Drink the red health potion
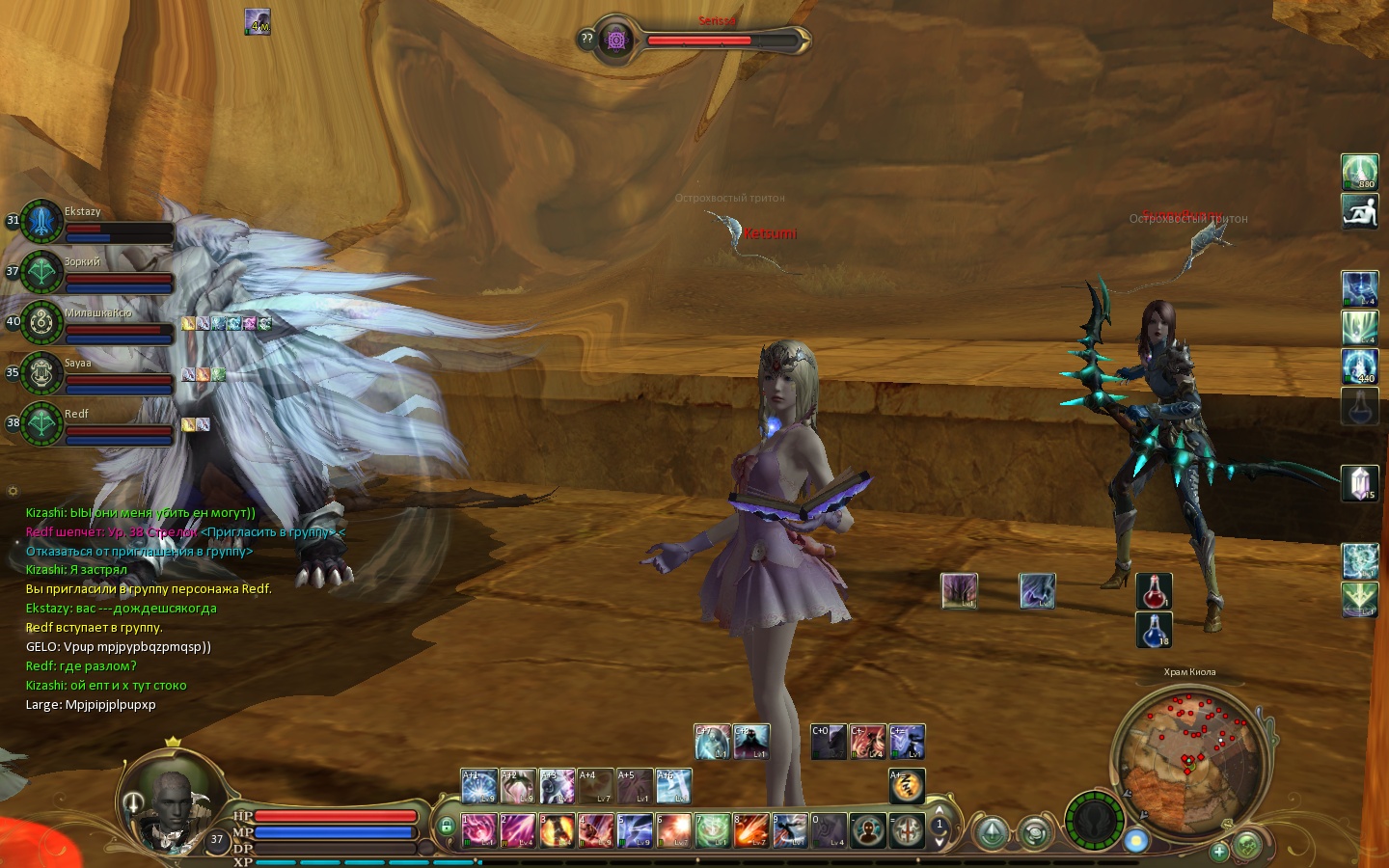Screen dimensions: 1389x868 tap(1154, 590)
